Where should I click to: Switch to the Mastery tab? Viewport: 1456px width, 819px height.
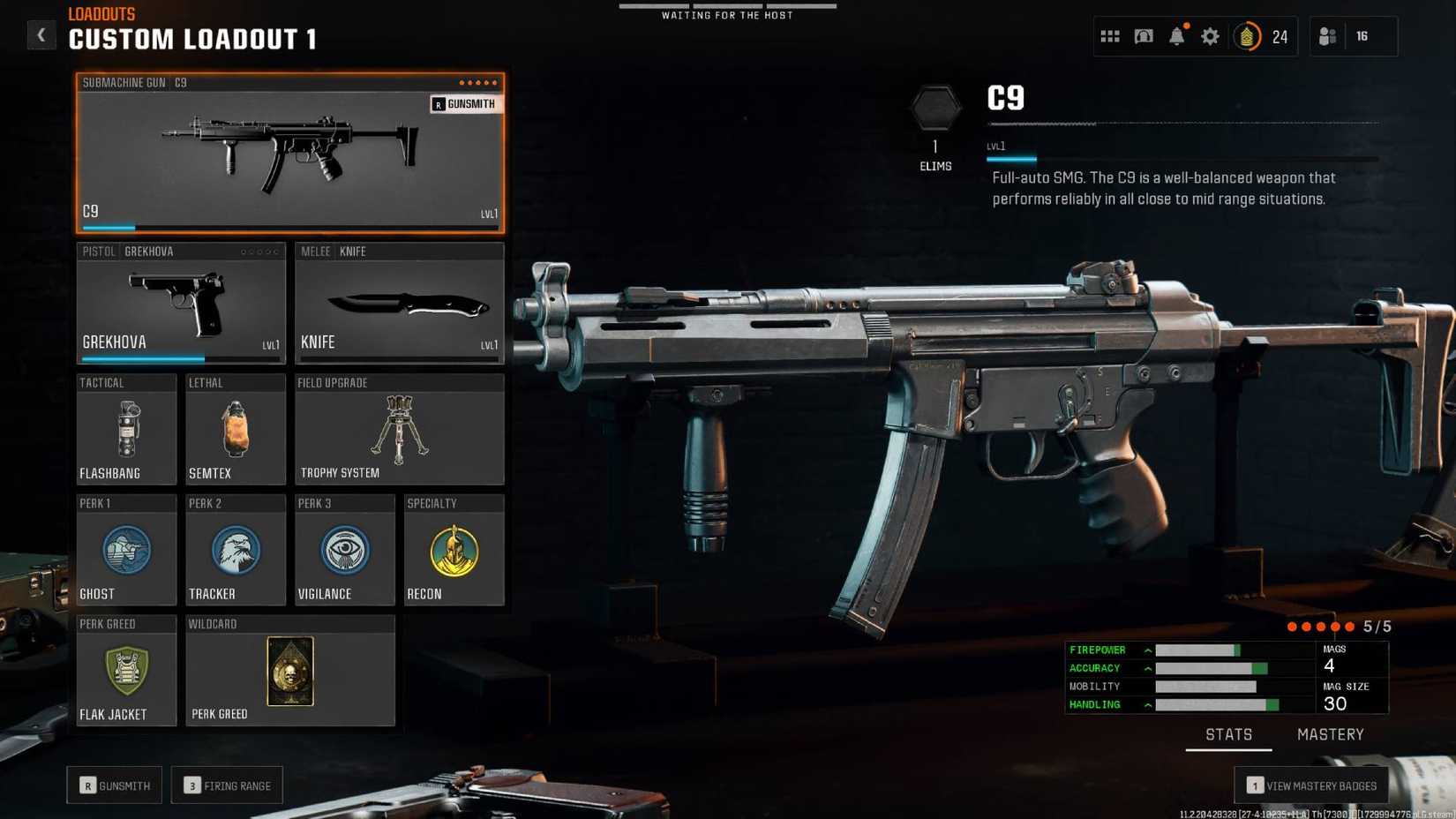1330,733
